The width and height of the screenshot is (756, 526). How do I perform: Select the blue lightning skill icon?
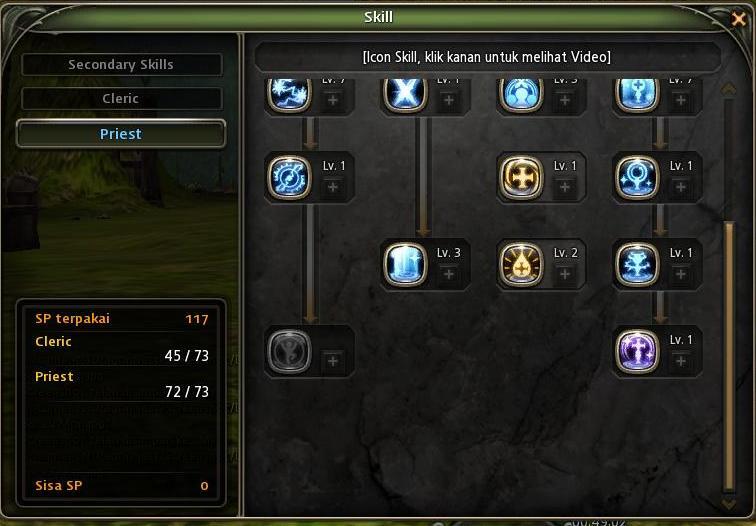coord(290,93)
